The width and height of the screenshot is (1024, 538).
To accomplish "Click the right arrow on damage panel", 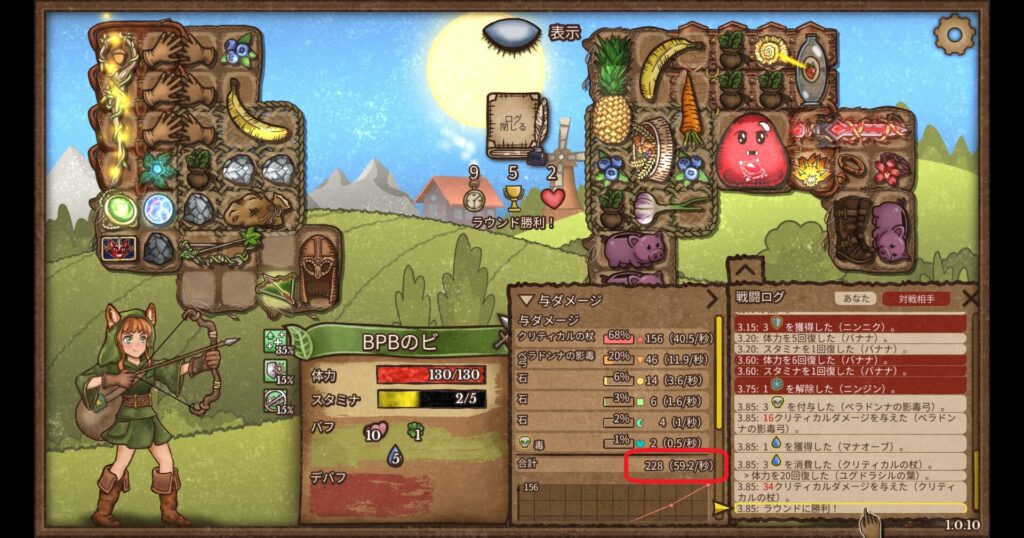I will [713, 299].
